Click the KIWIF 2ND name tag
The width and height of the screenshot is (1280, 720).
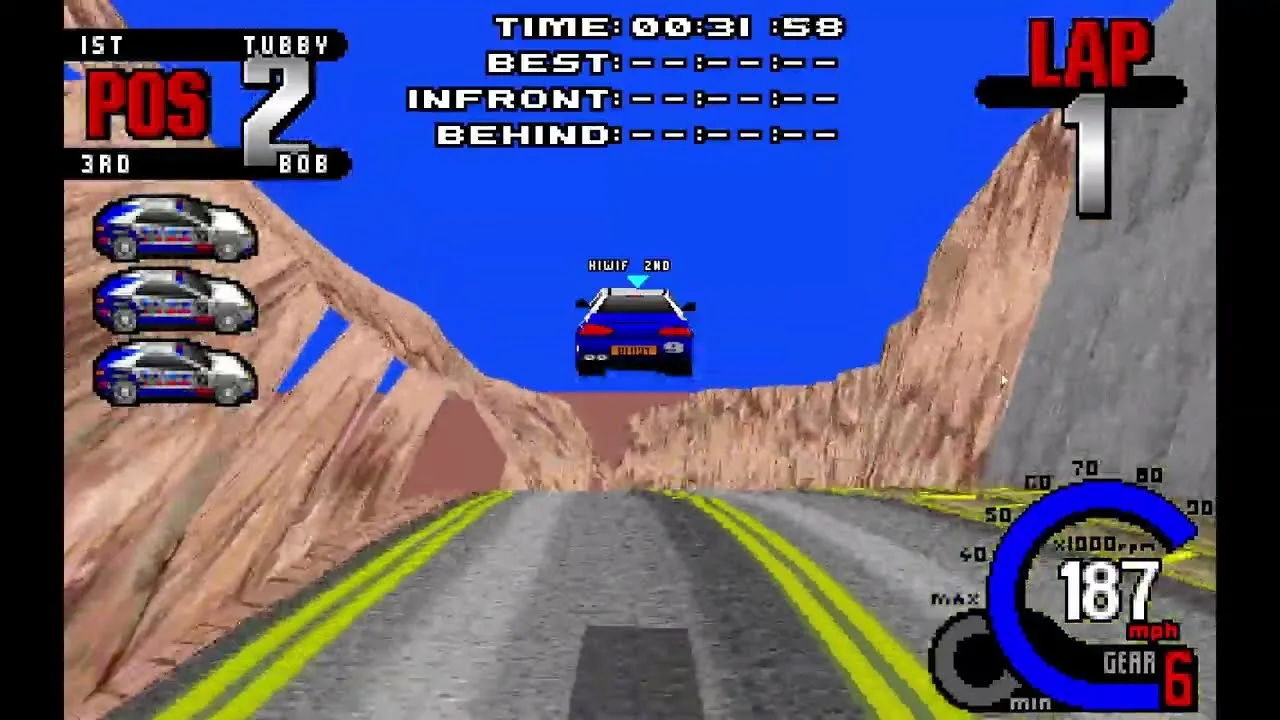pos(632,265)
